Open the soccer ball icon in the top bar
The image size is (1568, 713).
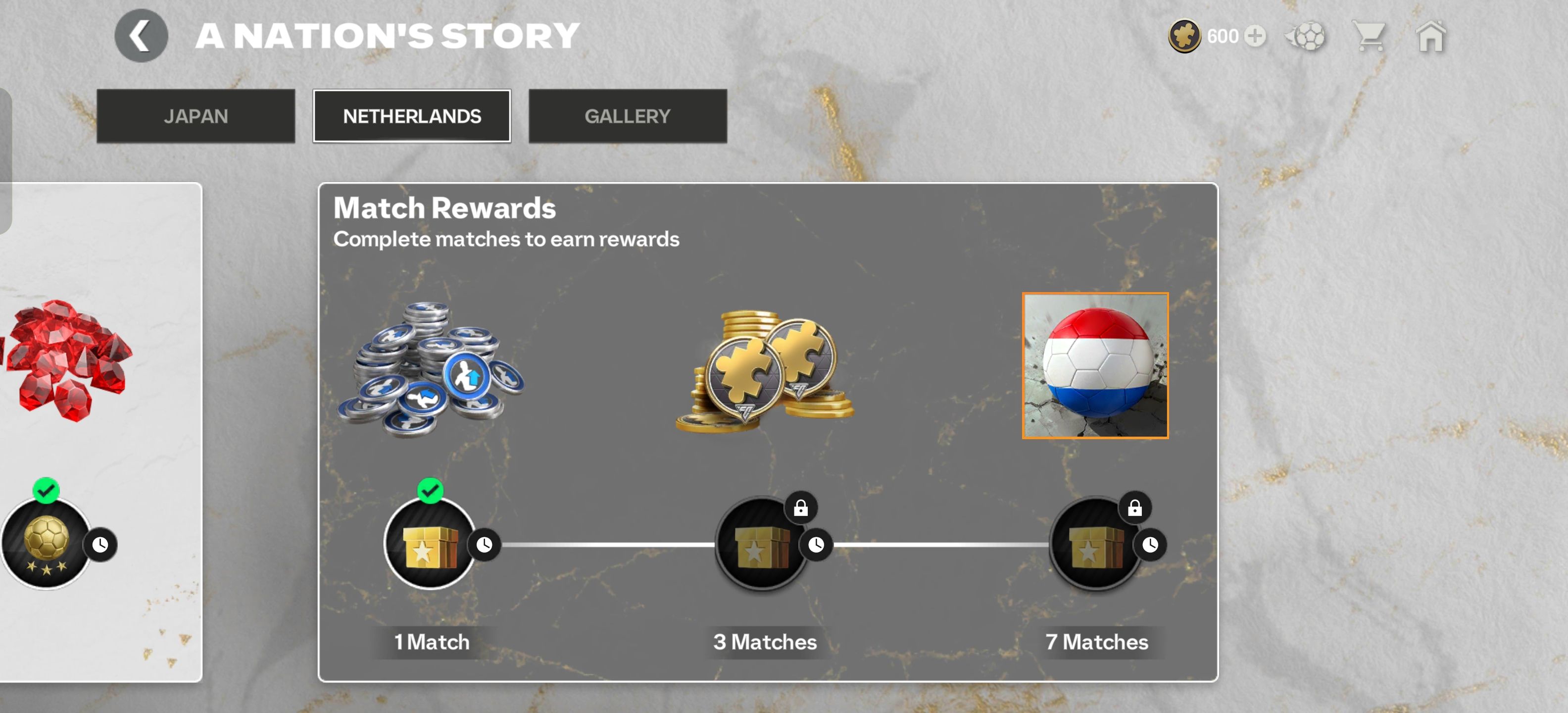[x=1306, y=37]
